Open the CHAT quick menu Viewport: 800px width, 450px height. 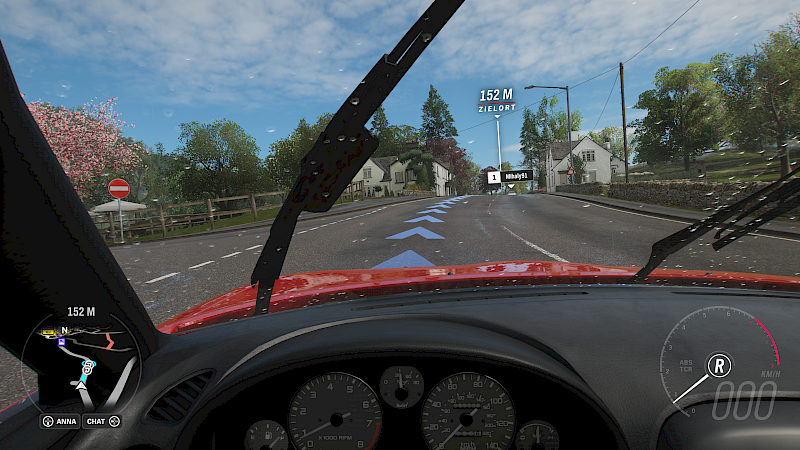[101, 421]
